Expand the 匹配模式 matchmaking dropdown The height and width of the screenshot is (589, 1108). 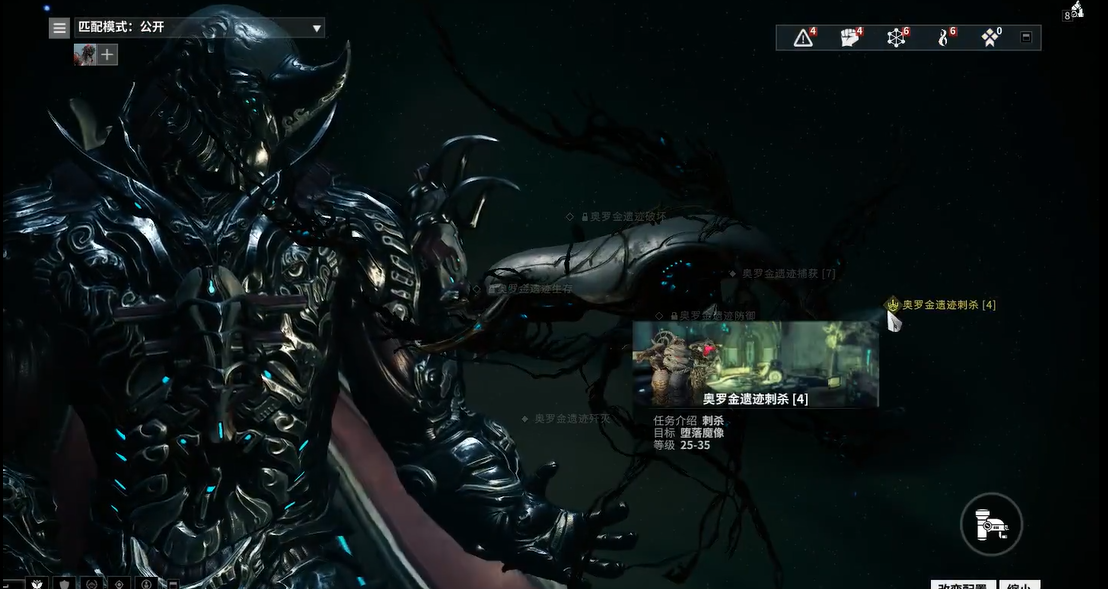pos(317,28)
